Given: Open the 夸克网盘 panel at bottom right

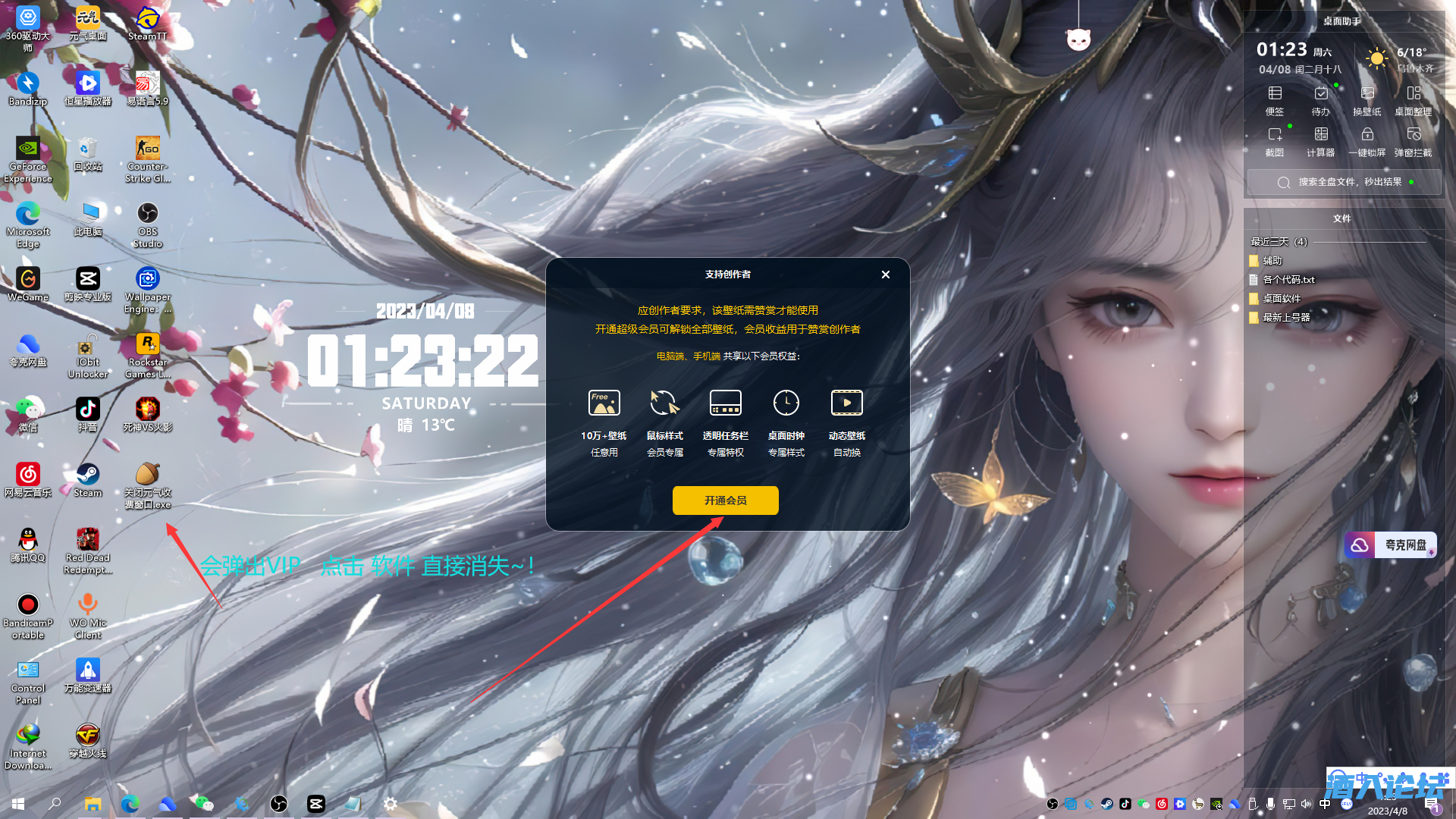Looking at the screenshot, I should coord(1390,544).
